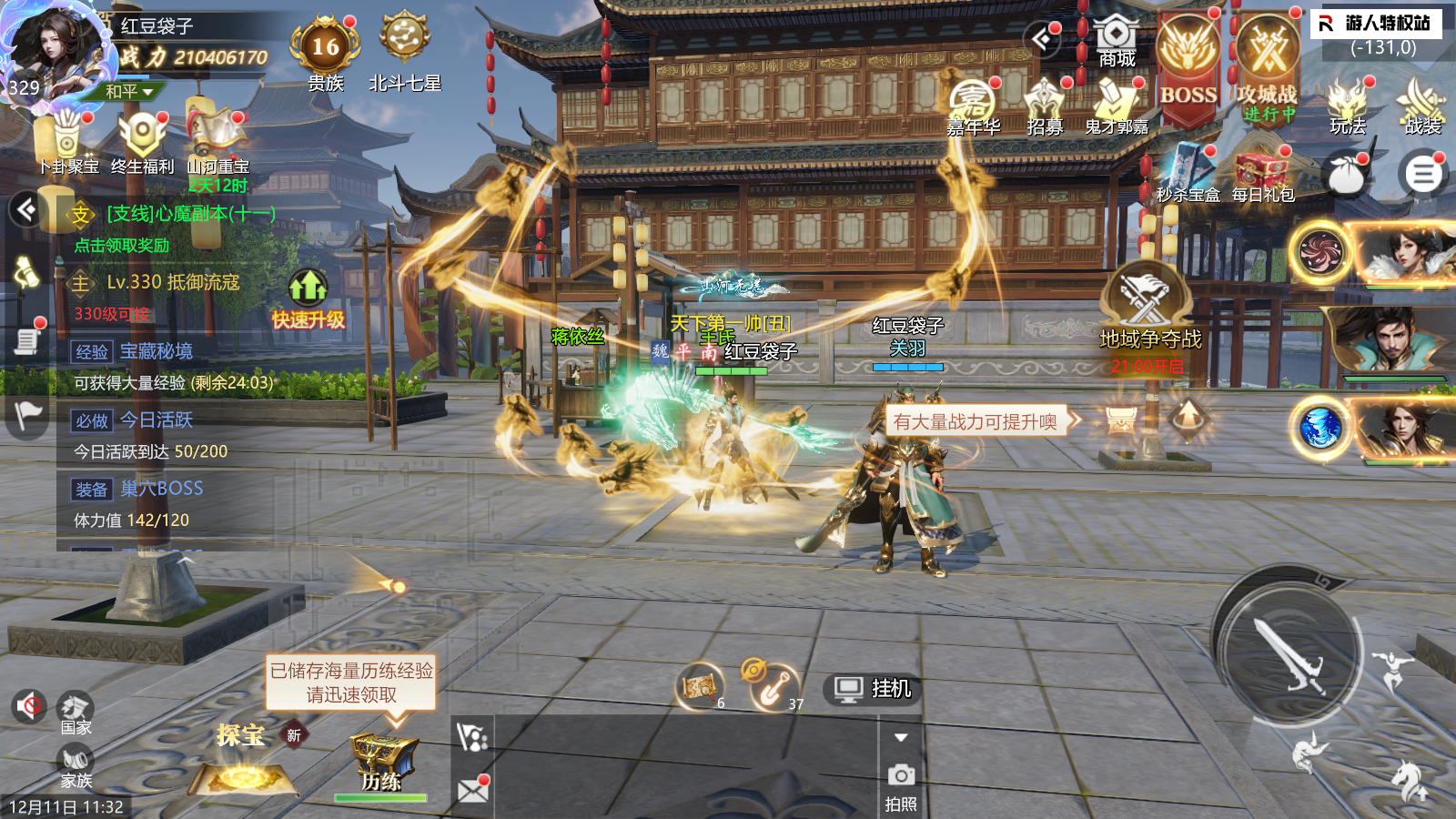The height and width of the screenshot is (819, 1456).
Task: Open the 商城 shop icon
Action: [1116, 41]
